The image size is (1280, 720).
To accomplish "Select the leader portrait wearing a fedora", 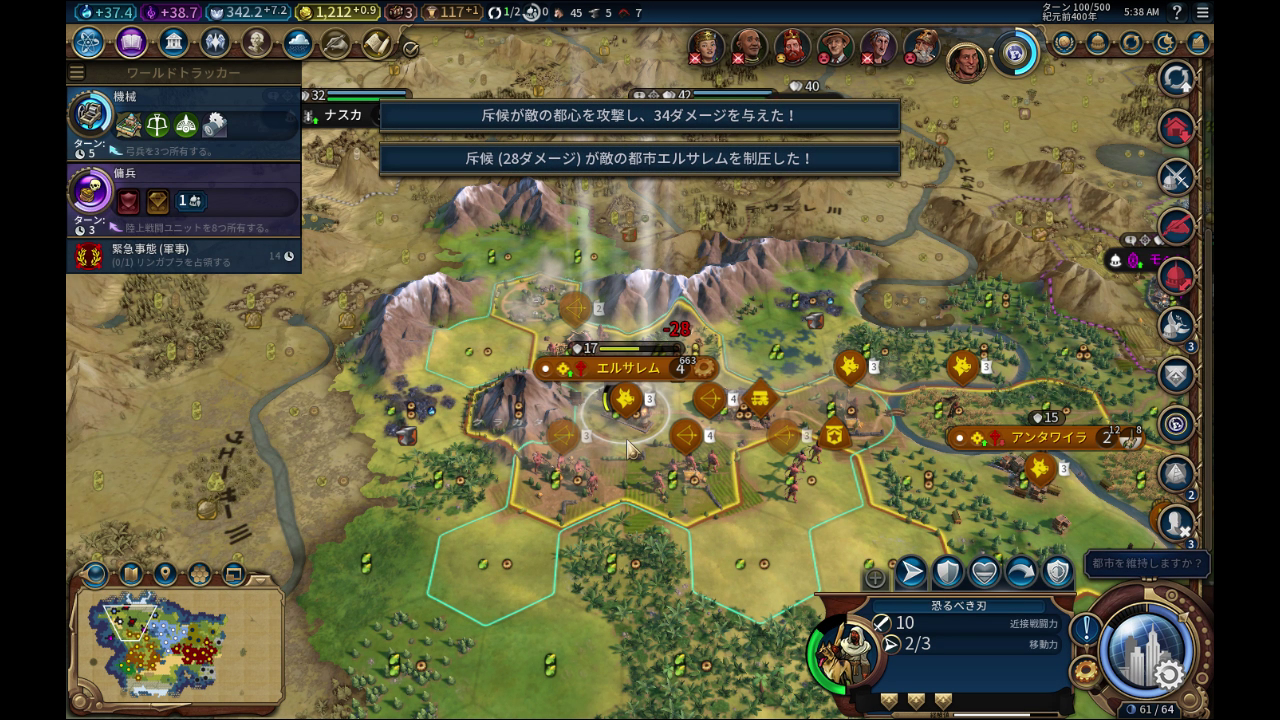I will point(835,47).
